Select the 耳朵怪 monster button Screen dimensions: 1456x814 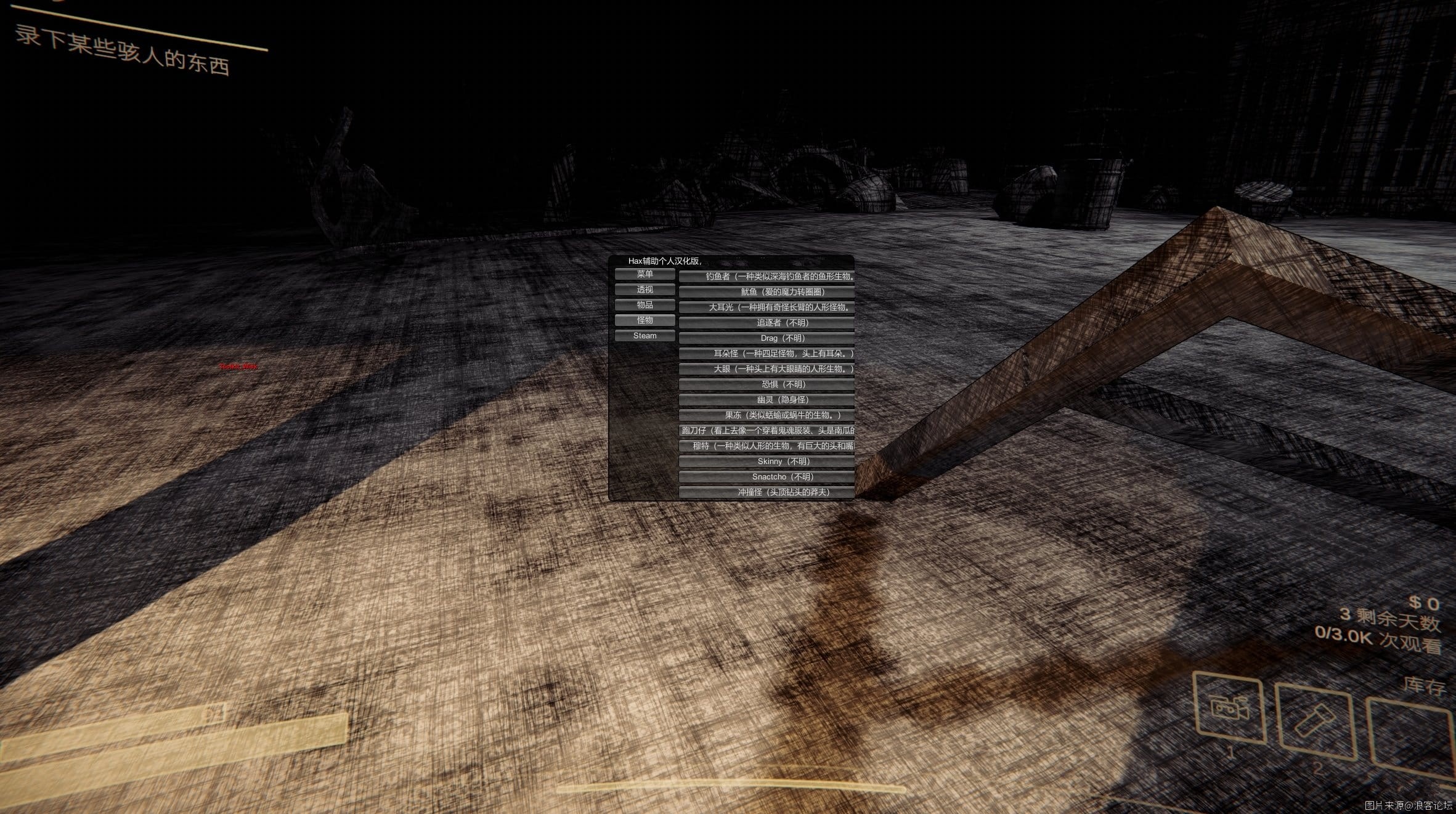pyautogui.click(x=767, y=354)
